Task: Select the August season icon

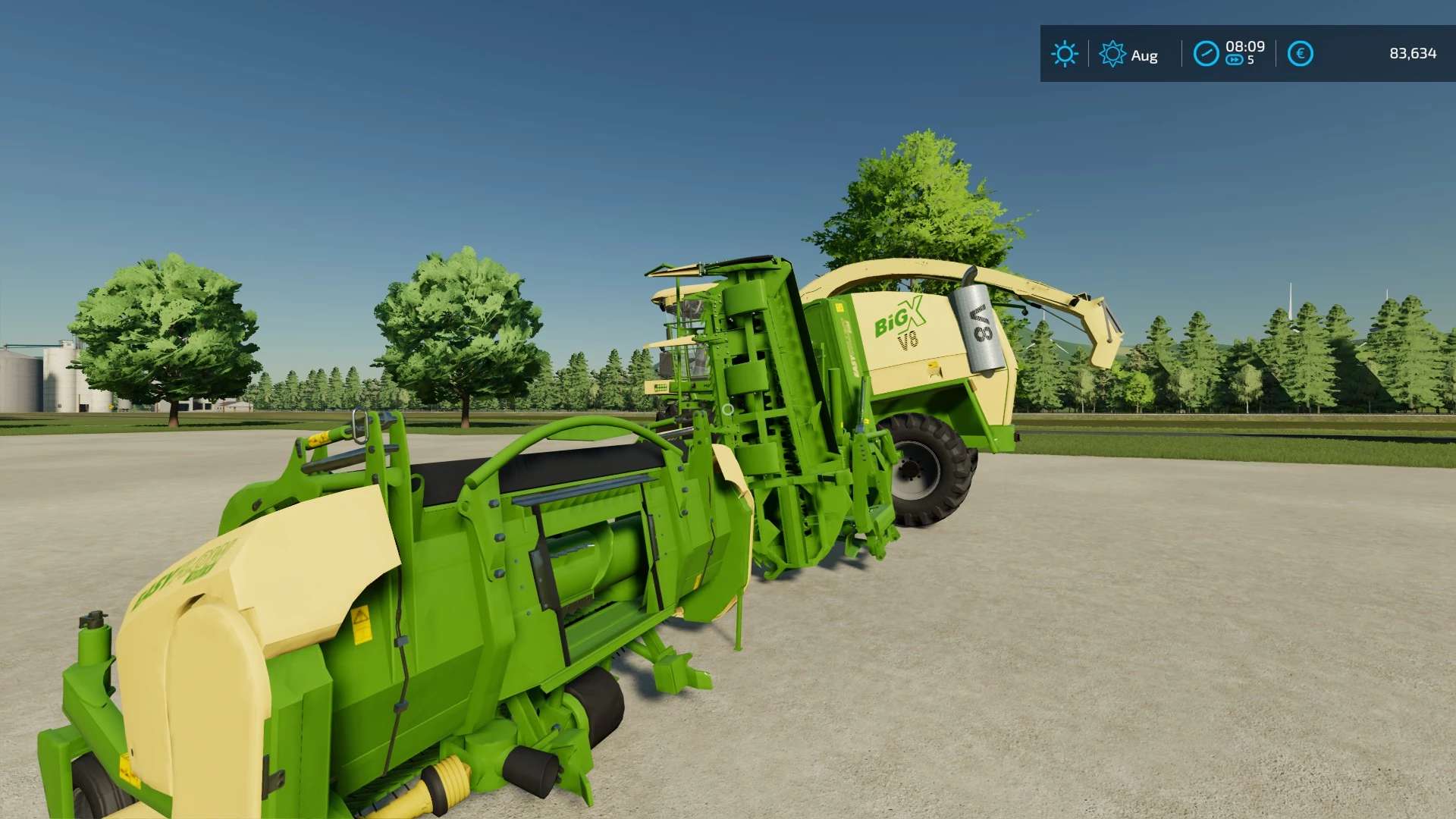Action: [x=1112, y=54]
